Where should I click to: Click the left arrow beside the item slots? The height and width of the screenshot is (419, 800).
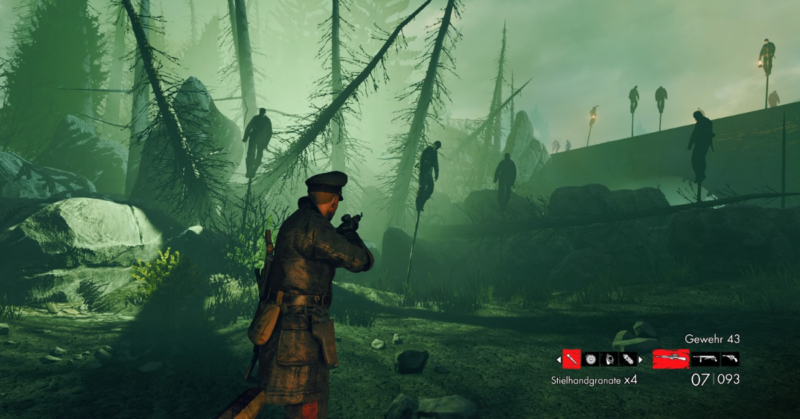point(557,358)
